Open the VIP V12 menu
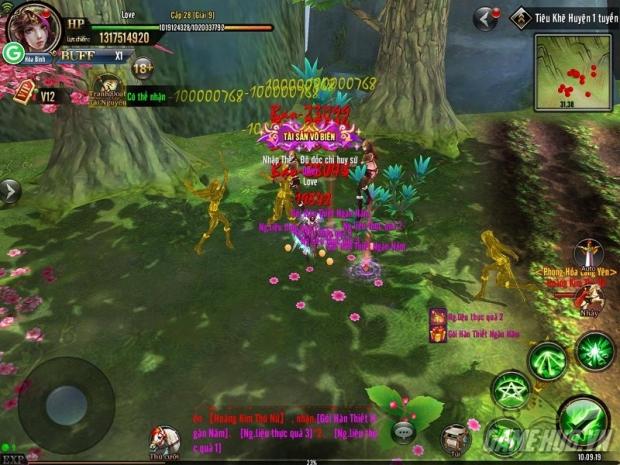 click(x=30, y=94)
